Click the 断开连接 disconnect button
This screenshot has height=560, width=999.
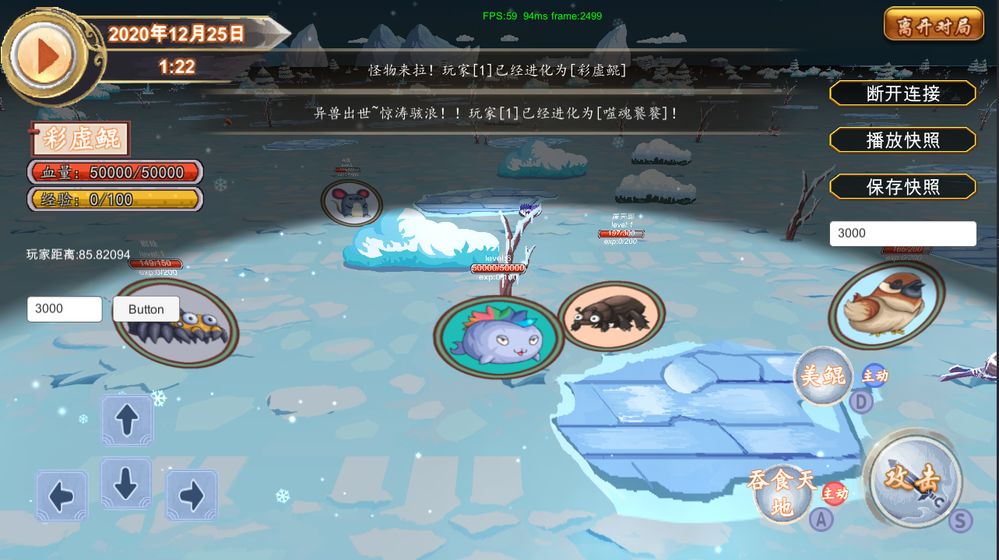[902, 93]
